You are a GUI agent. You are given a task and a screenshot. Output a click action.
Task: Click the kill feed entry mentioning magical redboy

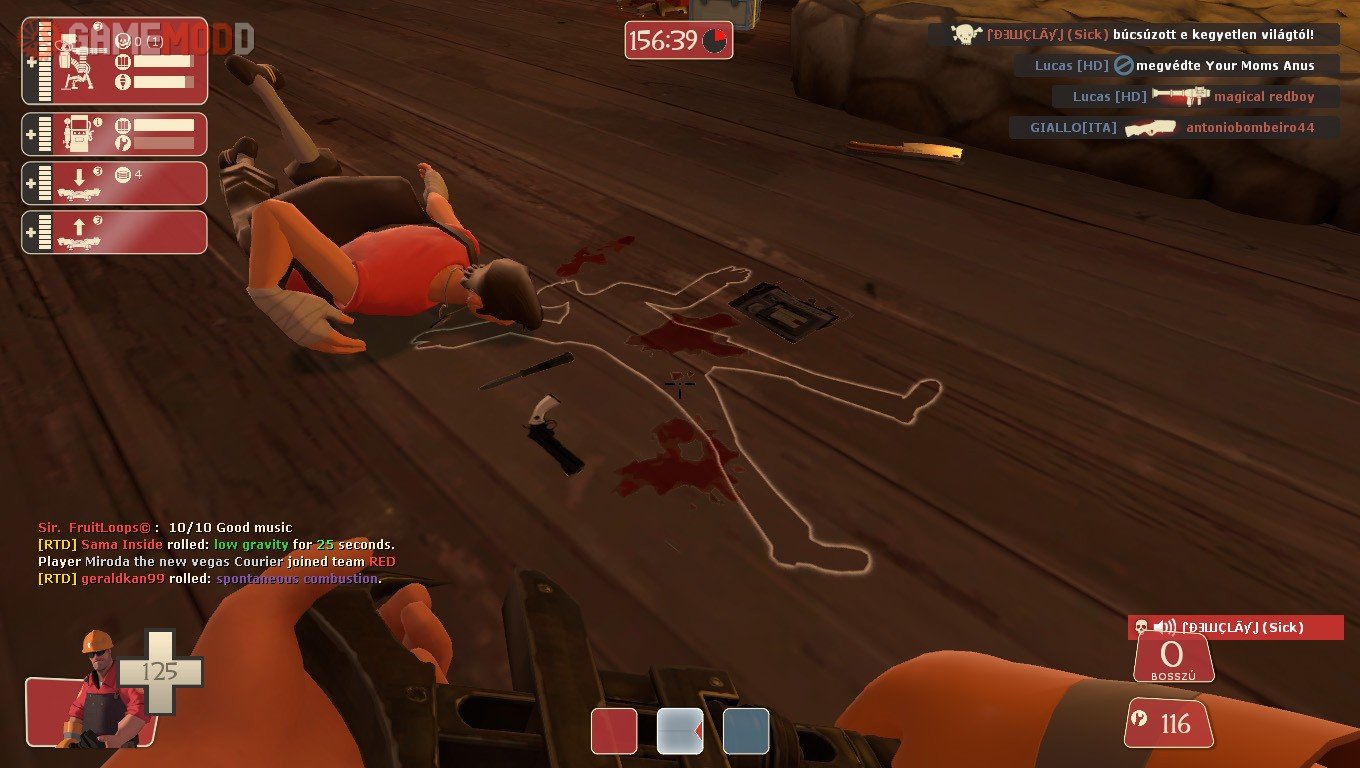pos(1196,96)
